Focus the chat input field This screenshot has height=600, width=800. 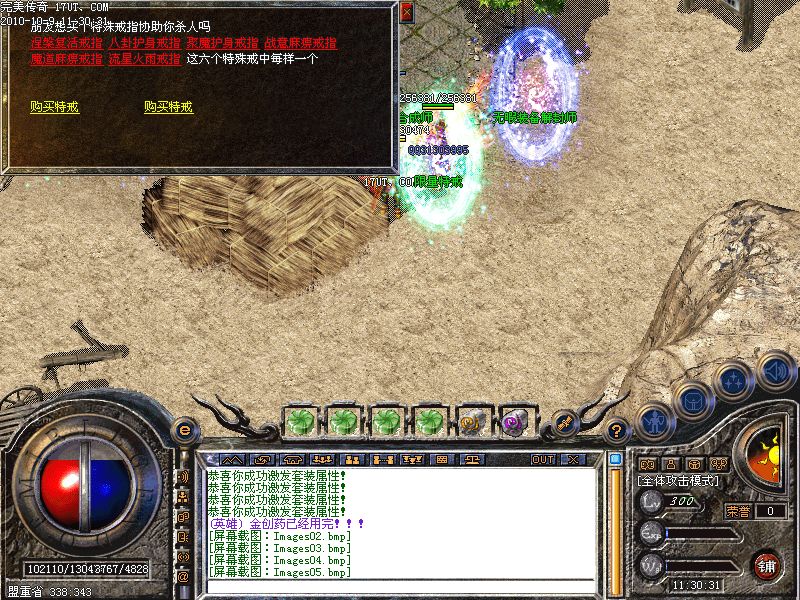point(400,588)
